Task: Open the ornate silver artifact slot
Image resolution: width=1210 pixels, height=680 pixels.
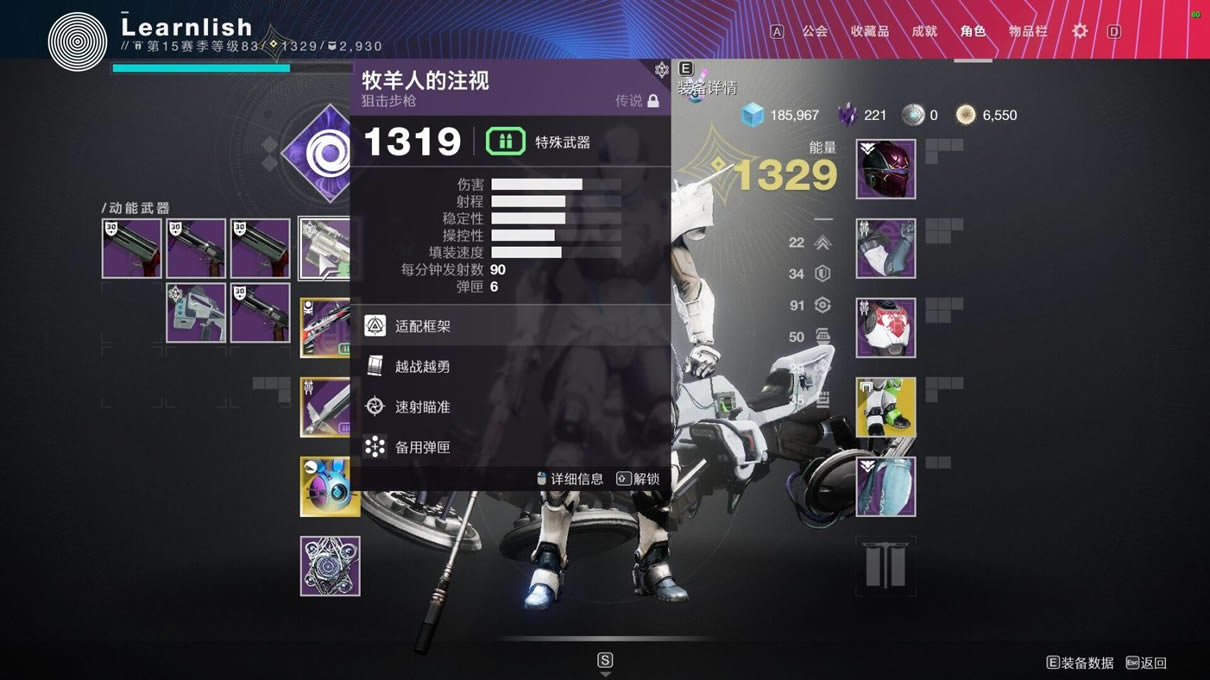Action: click(330, 566)
